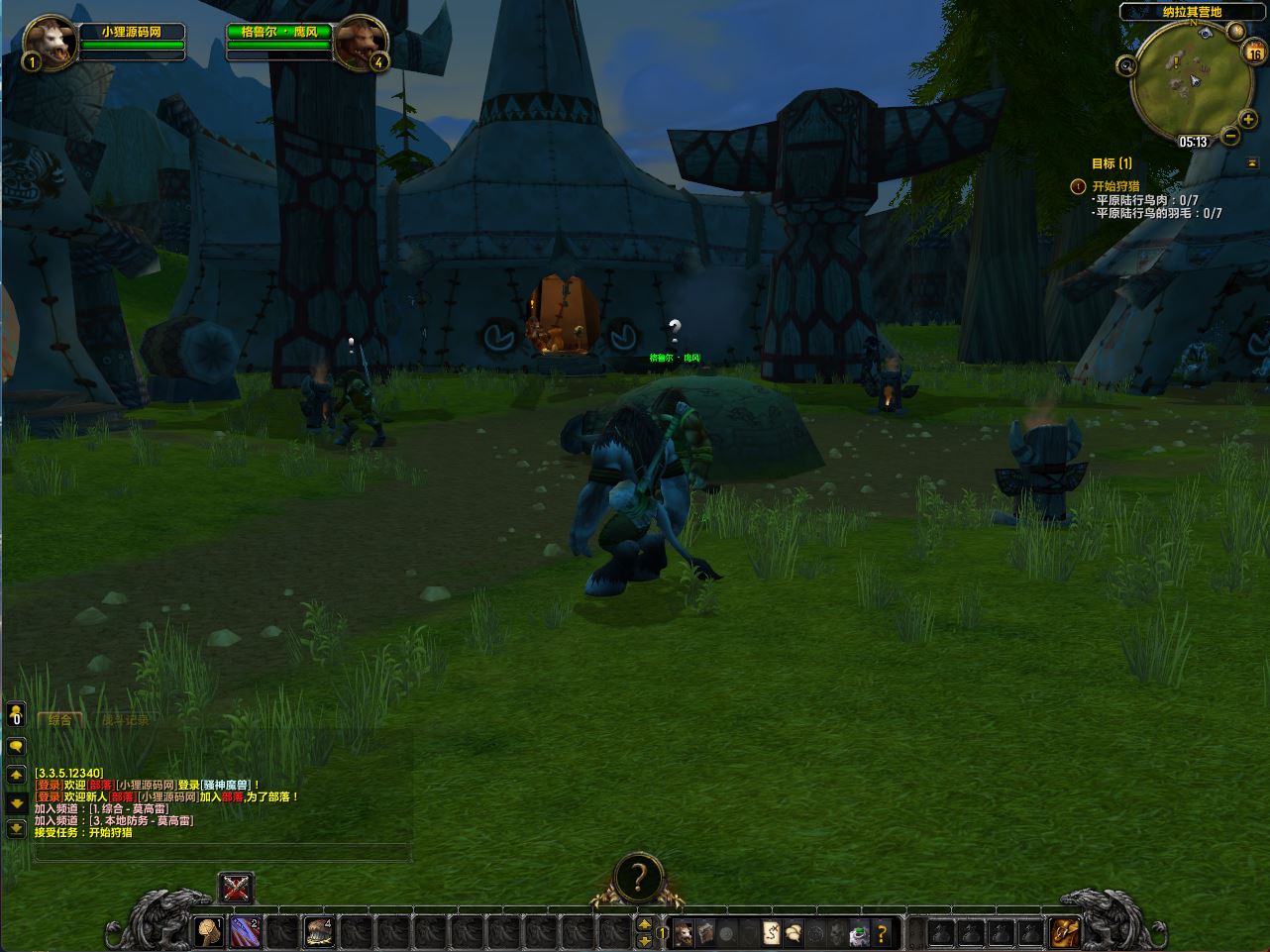Image resolution: width=1270 pixels, height=952 pixels.
Task: Open the friends list button showing 0
Action: coord(16,714)
